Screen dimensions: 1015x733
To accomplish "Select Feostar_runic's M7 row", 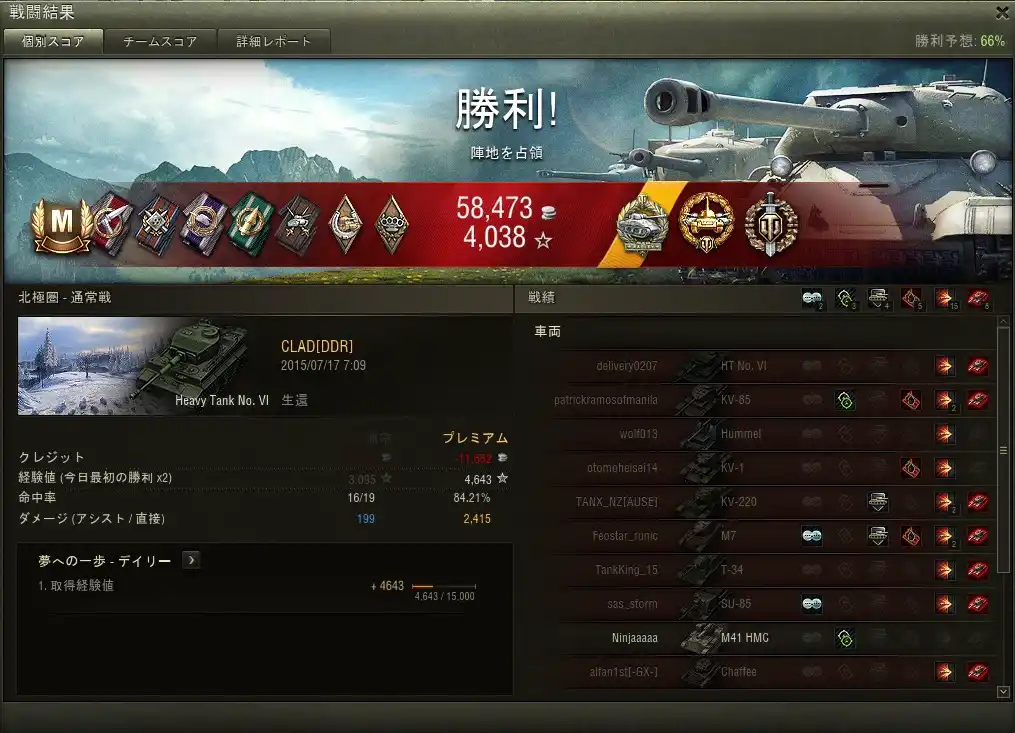I will click(x=760, y=536).
